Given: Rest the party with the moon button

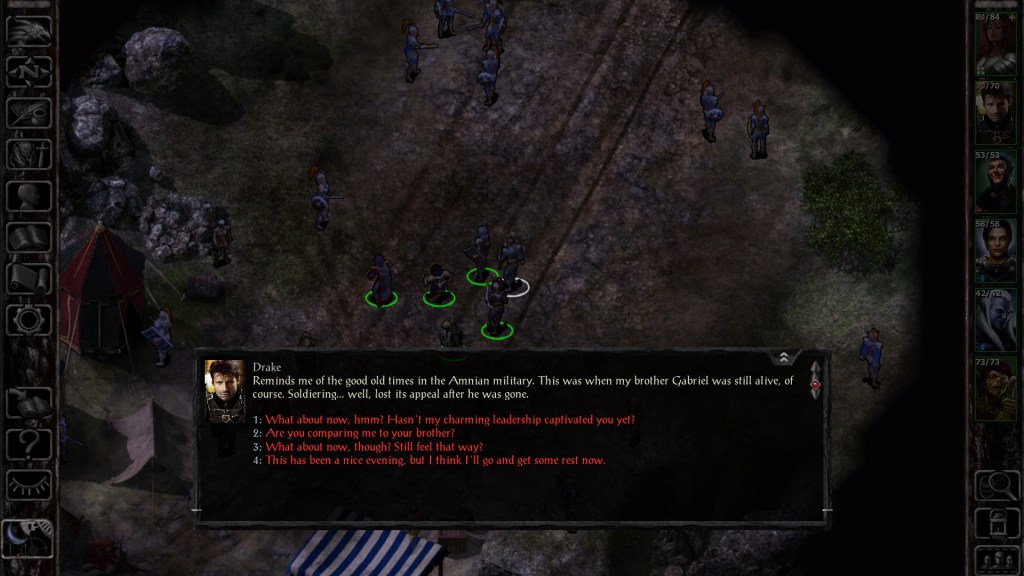Looking at the screenshot, I should click(x=27, y=538).
